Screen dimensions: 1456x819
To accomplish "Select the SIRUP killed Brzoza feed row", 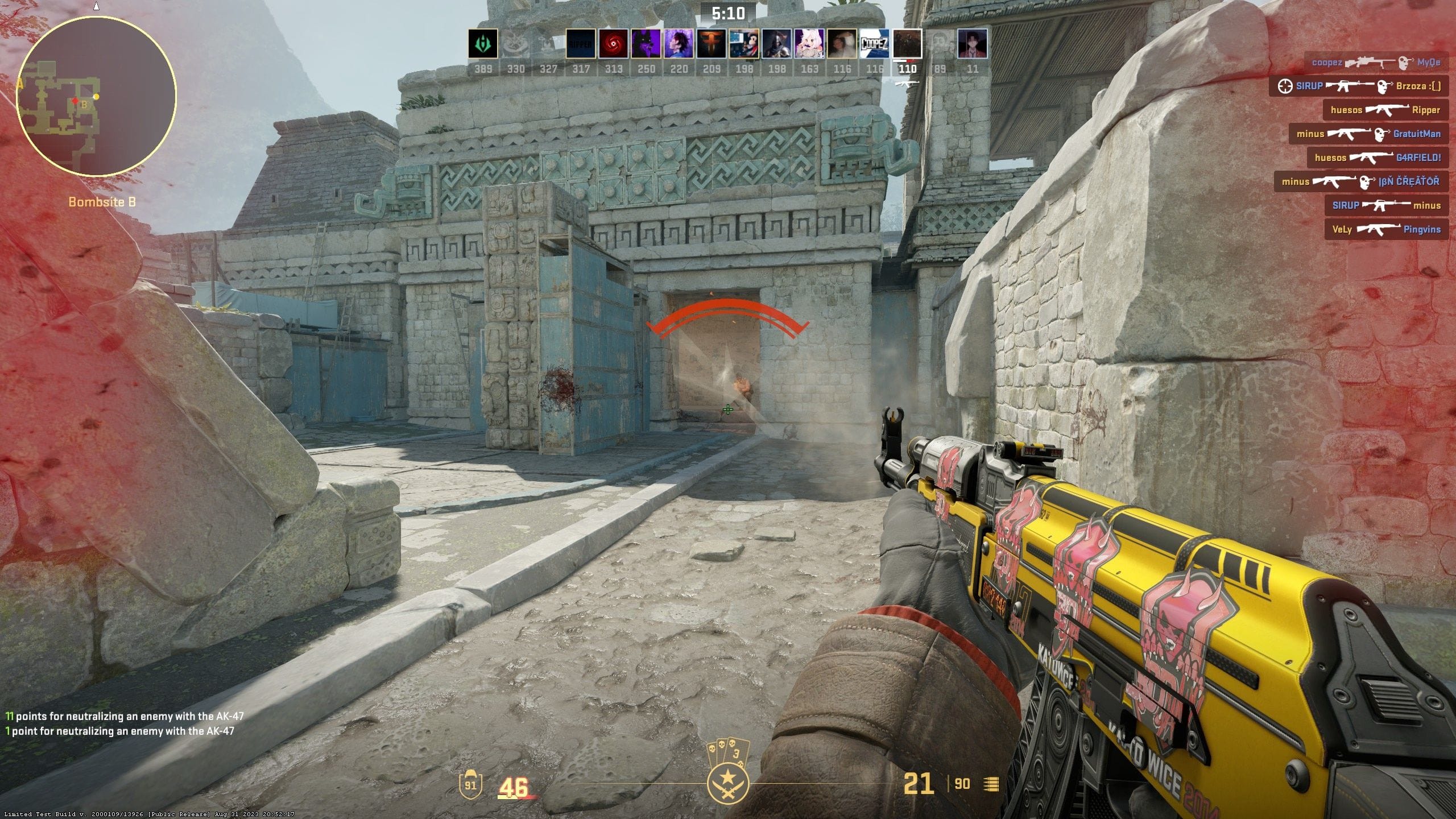I will tap(1358, 86).
